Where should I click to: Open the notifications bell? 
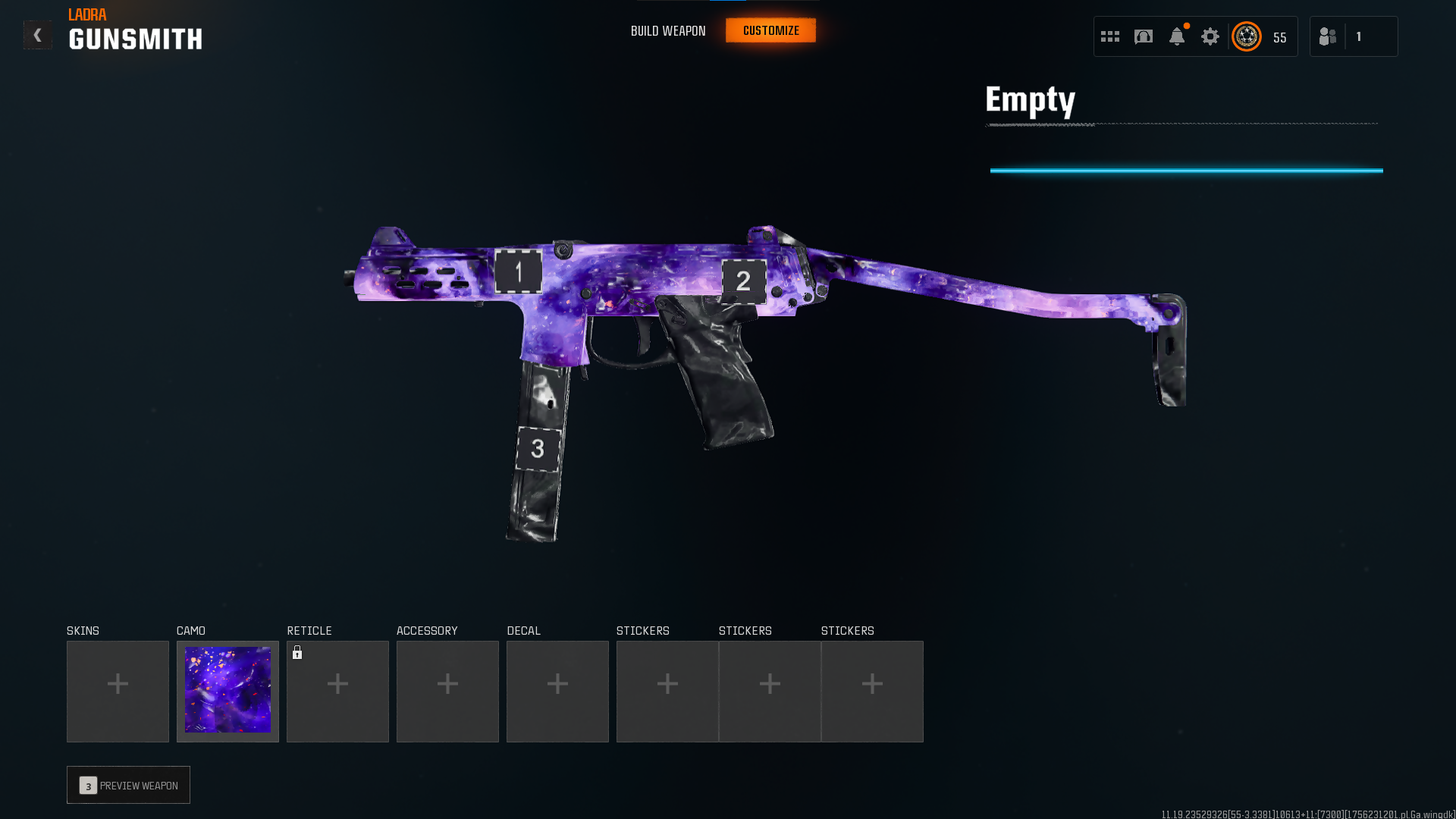coord(1177,36)
